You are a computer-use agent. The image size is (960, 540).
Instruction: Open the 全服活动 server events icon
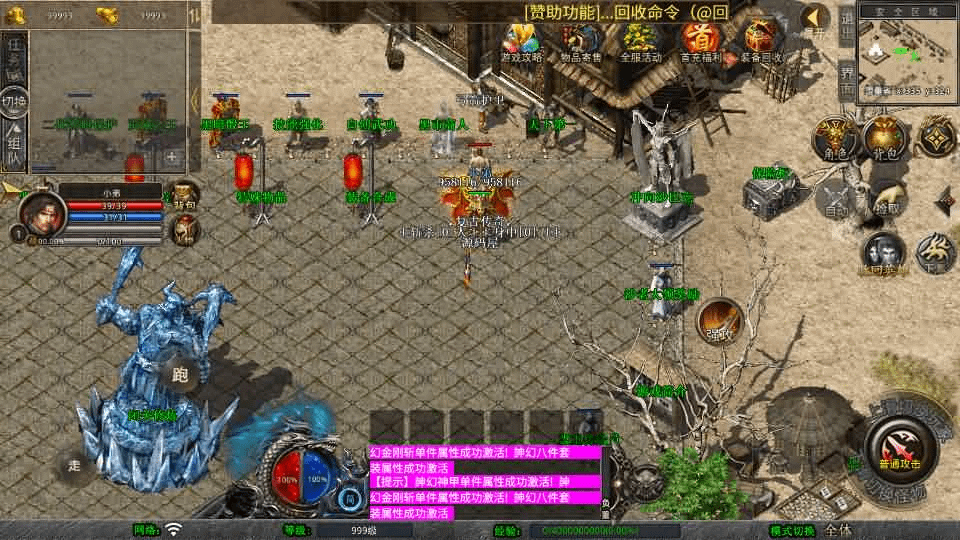click(x=641, y=41)
